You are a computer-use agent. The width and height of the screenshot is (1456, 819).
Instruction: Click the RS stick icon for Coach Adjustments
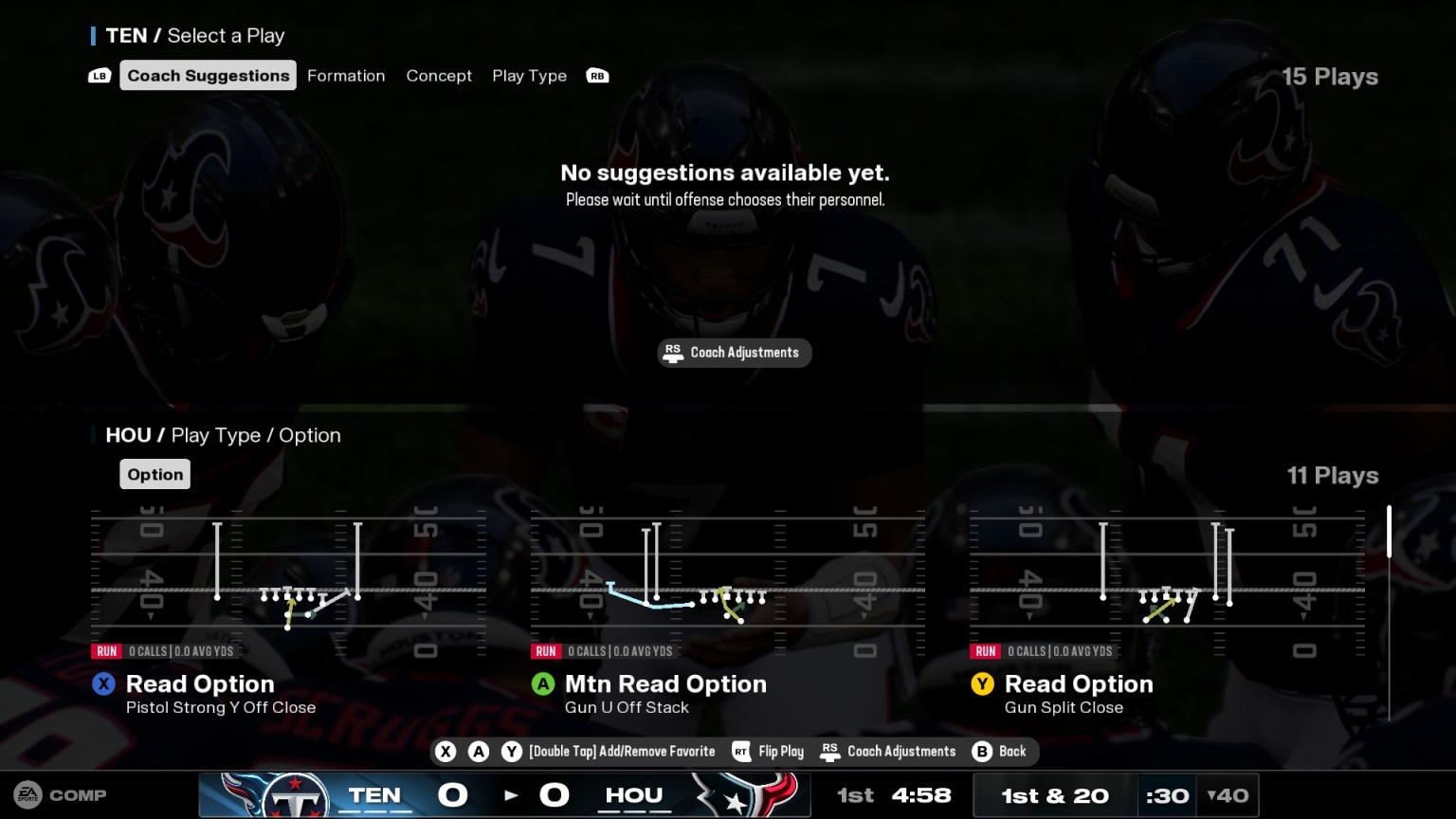tap(831, 751)
